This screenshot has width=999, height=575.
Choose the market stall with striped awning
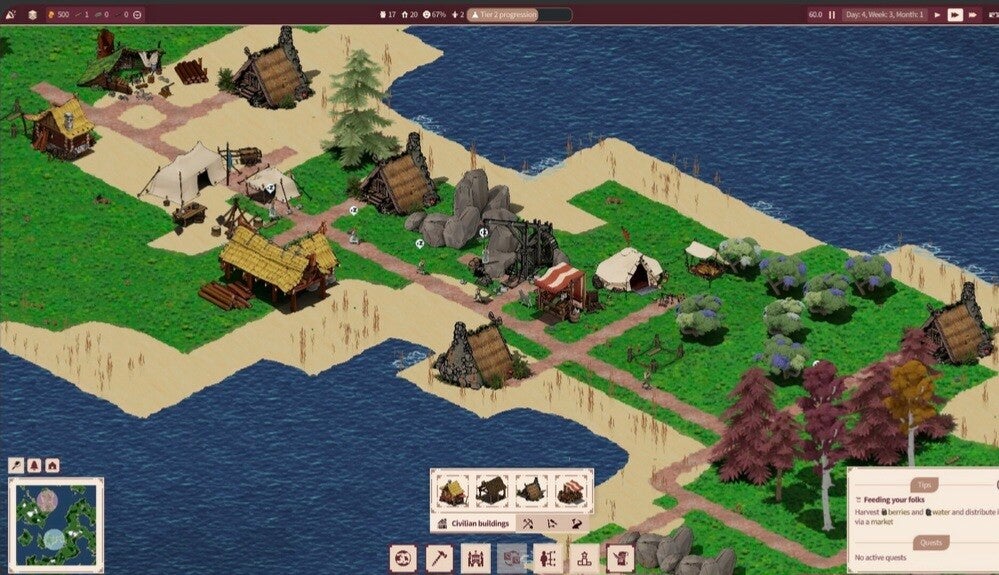pyautogui.click(x=570, y=491)
